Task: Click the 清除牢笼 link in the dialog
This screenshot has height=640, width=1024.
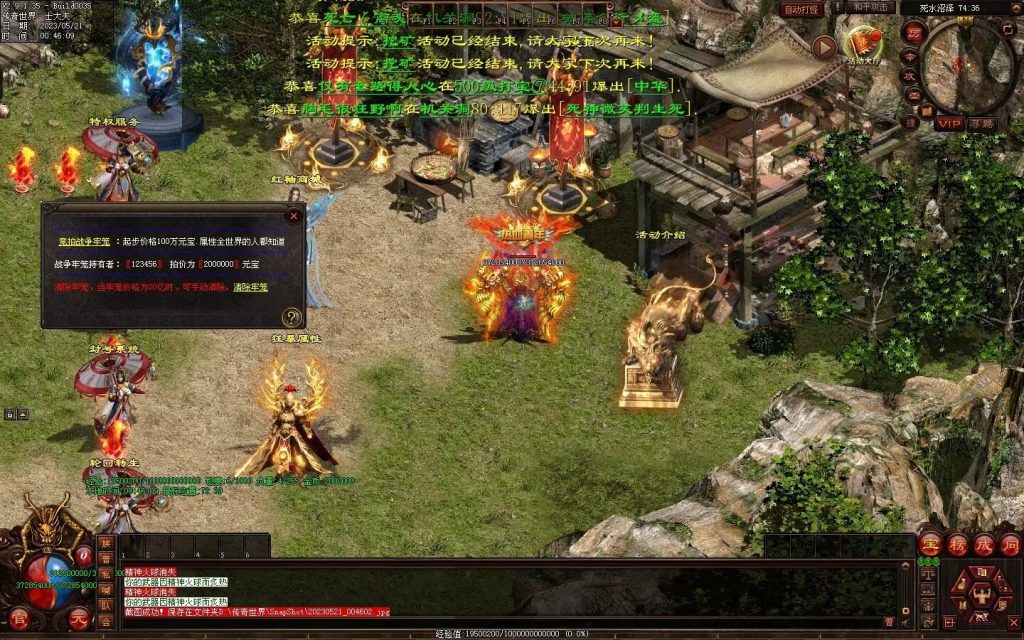Action: pyautogui.click(x=251, y=287)
